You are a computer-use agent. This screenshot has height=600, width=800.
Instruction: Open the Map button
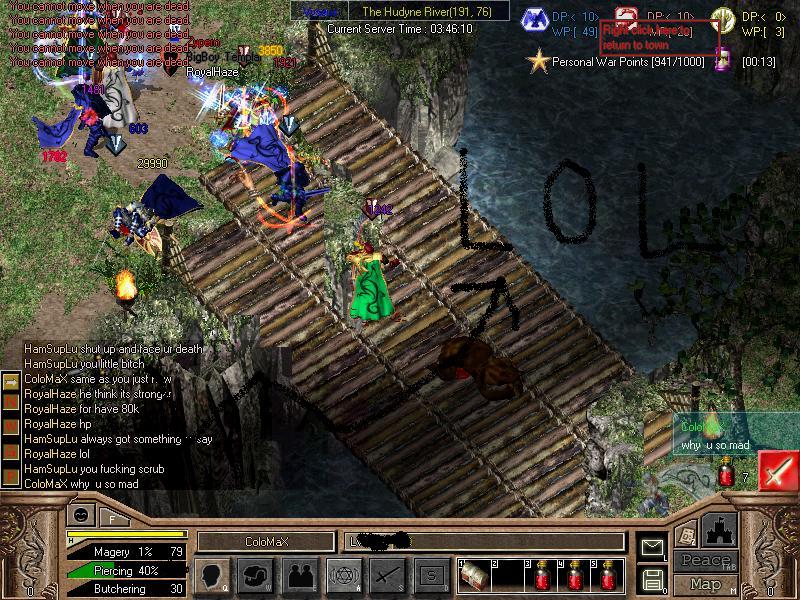(705, 583)
